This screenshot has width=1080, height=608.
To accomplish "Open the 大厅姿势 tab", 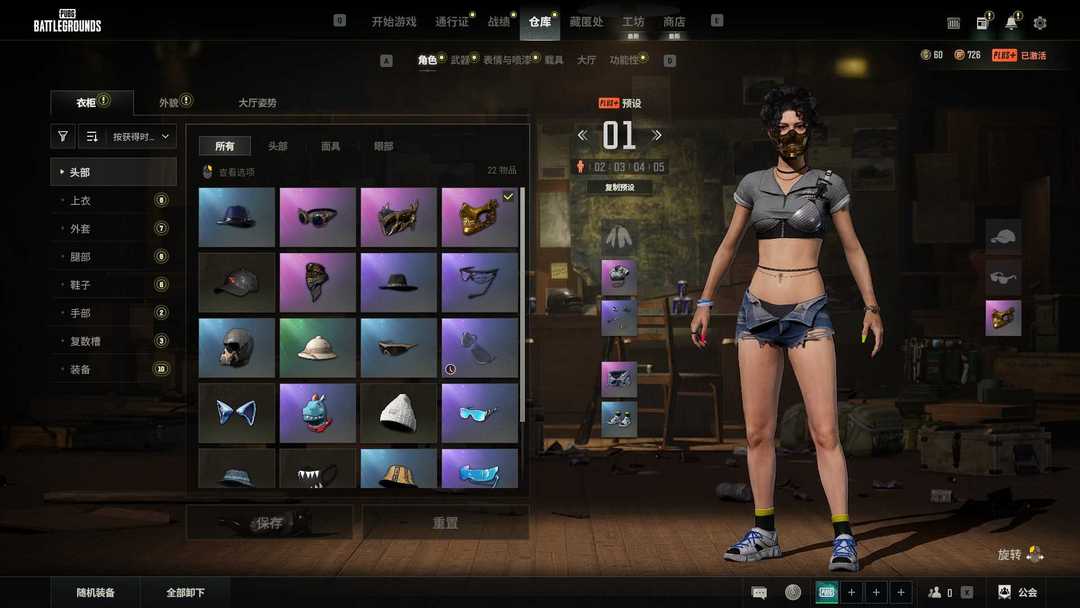I will pyautogui.click(x=257, y=102).
